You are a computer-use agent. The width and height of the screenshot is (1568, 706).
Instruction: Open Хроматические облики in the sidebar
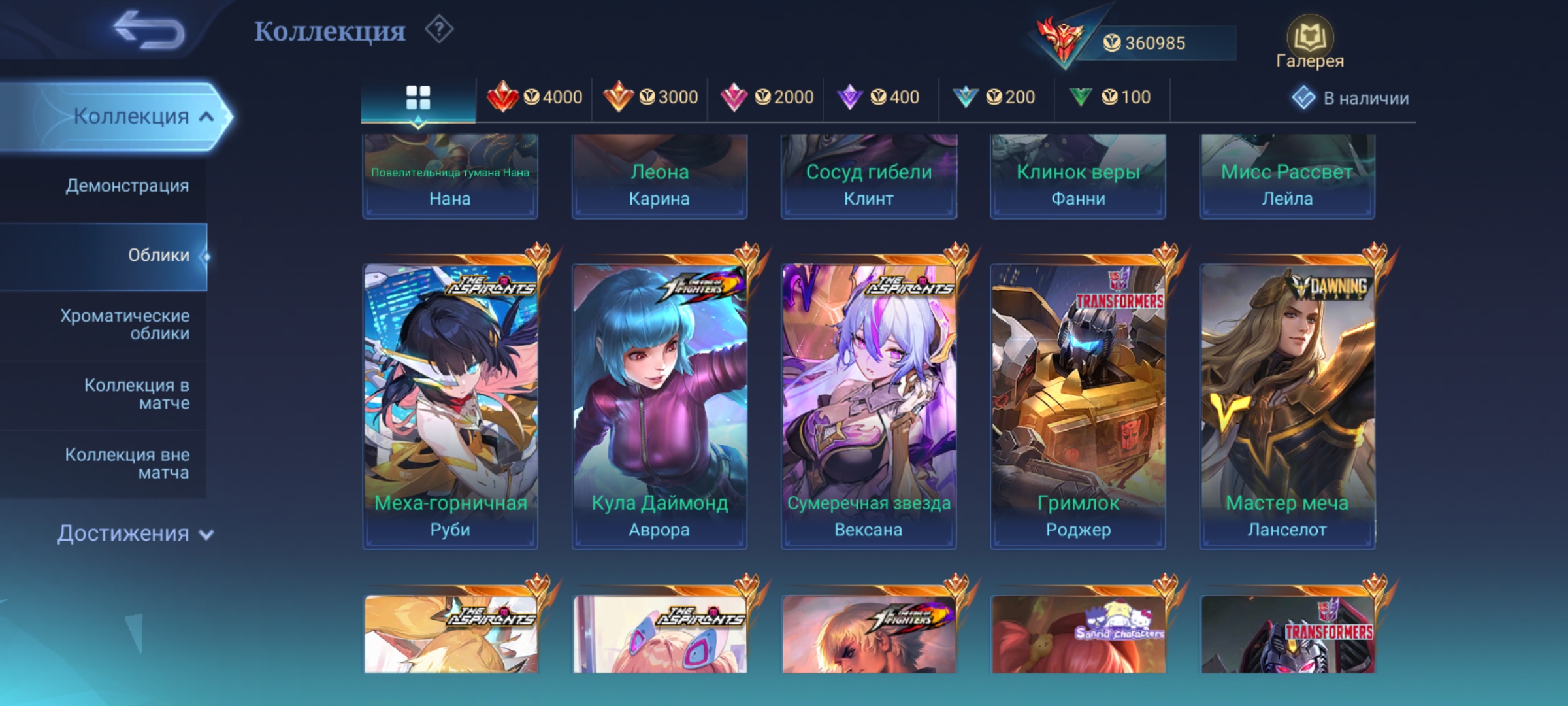pos(125,325)
